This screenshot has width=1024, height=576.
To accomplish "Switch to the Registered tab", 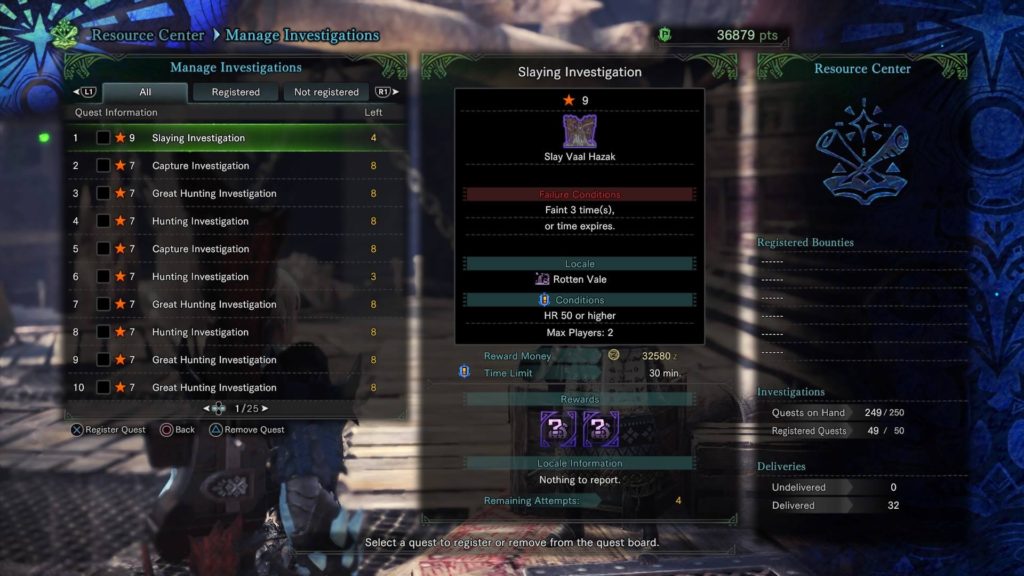I will point(235,92).
